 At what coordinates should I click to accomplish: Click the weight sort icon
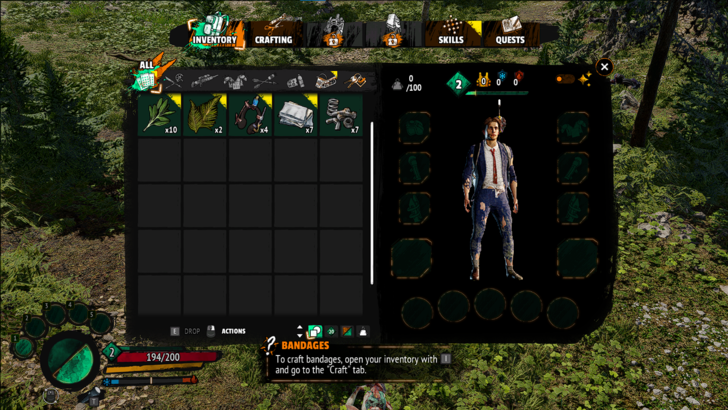pos(363,331)
